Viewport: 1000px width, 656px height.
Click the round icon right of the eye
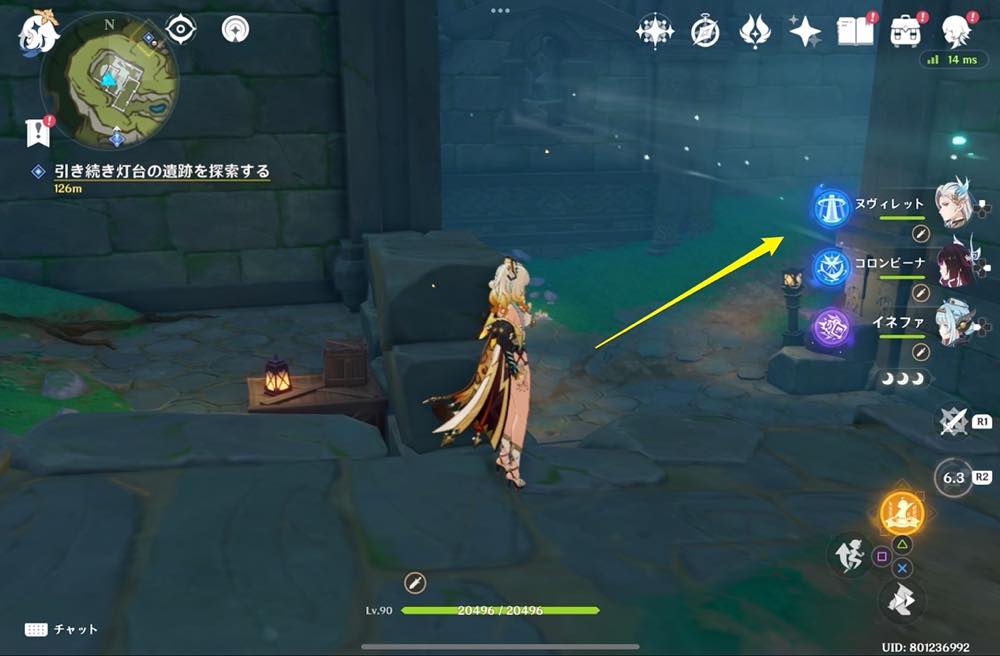tap(235, 29)
